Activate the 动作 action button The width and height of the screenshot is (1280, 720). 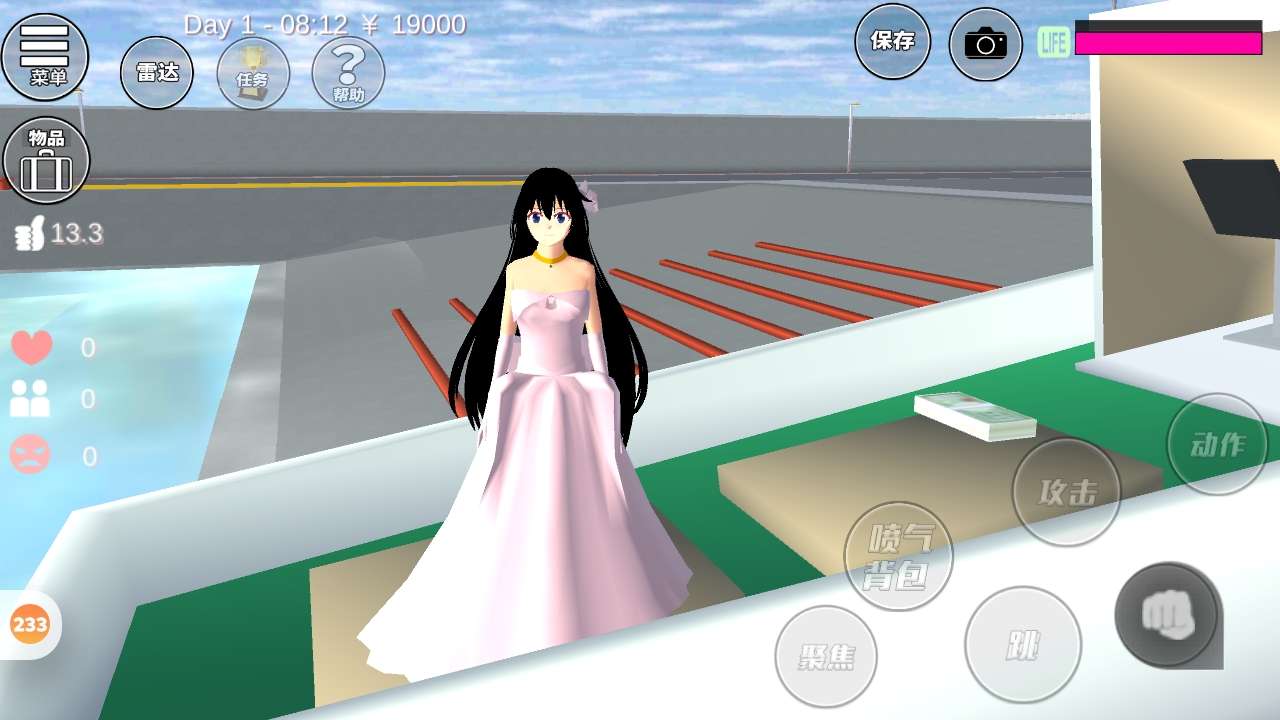[x=1217, y=444]
